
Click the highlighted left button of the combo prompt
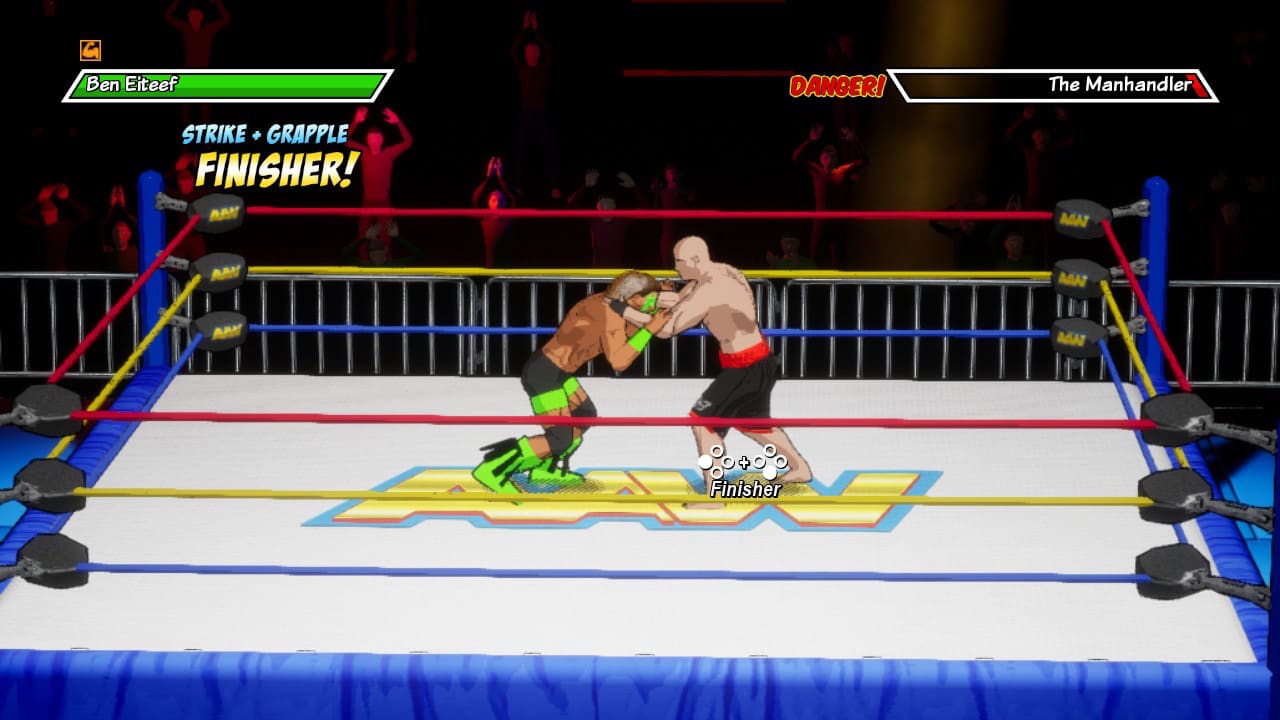click(x=705, y=462)
